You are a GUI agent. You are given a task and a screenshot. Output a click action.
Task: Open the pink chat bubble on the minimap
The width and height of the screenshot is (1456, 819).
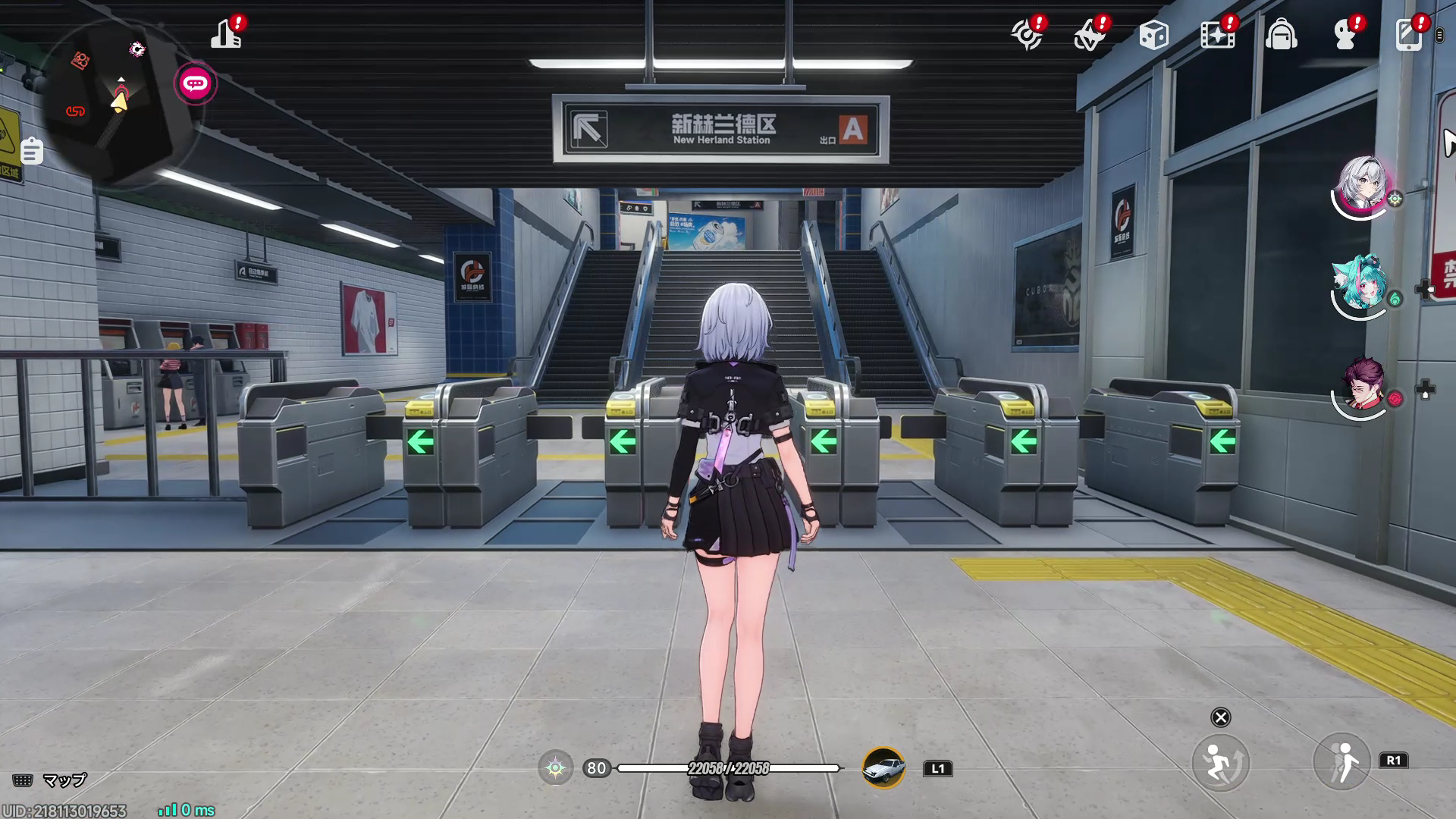coord(196,83)
